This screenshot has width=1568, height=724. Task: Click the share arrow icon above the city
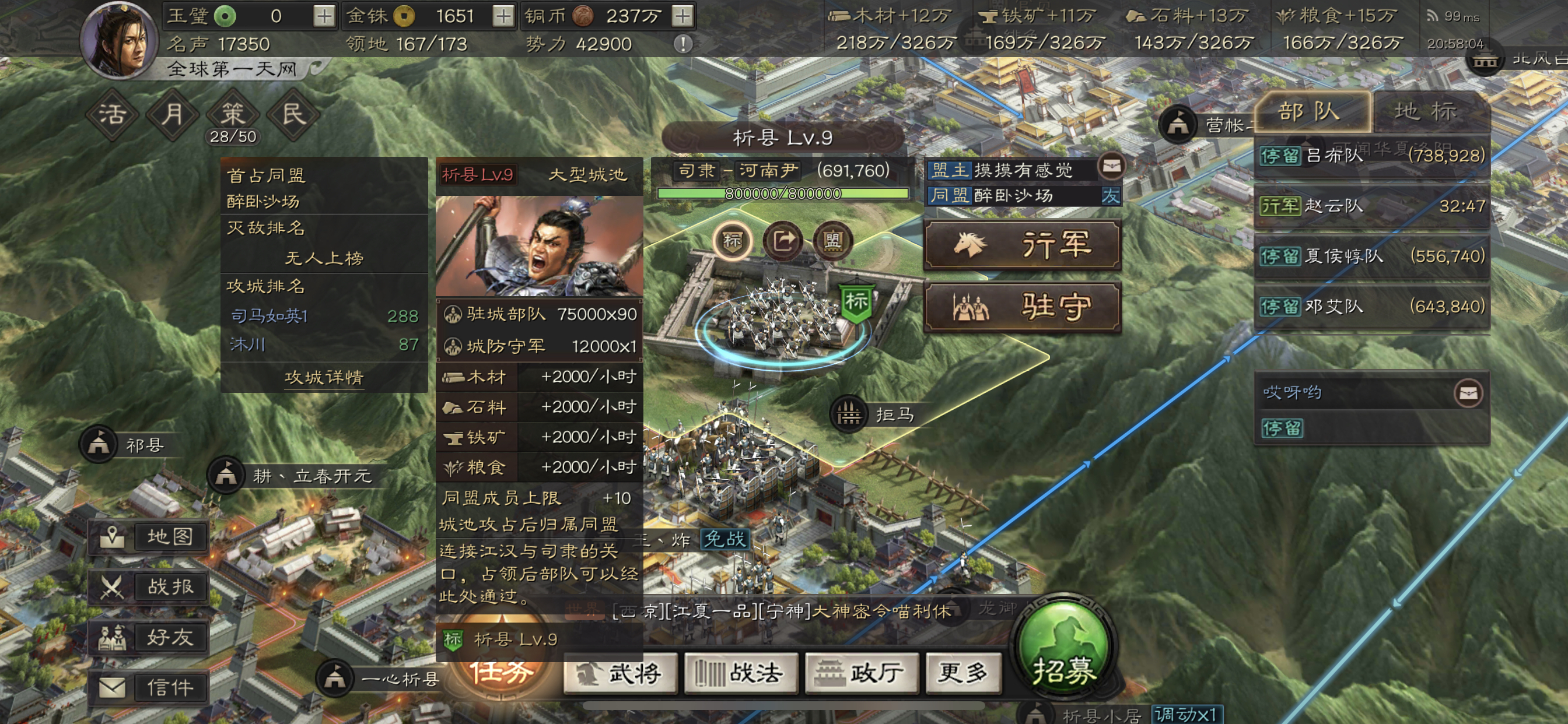pos(785,241)
